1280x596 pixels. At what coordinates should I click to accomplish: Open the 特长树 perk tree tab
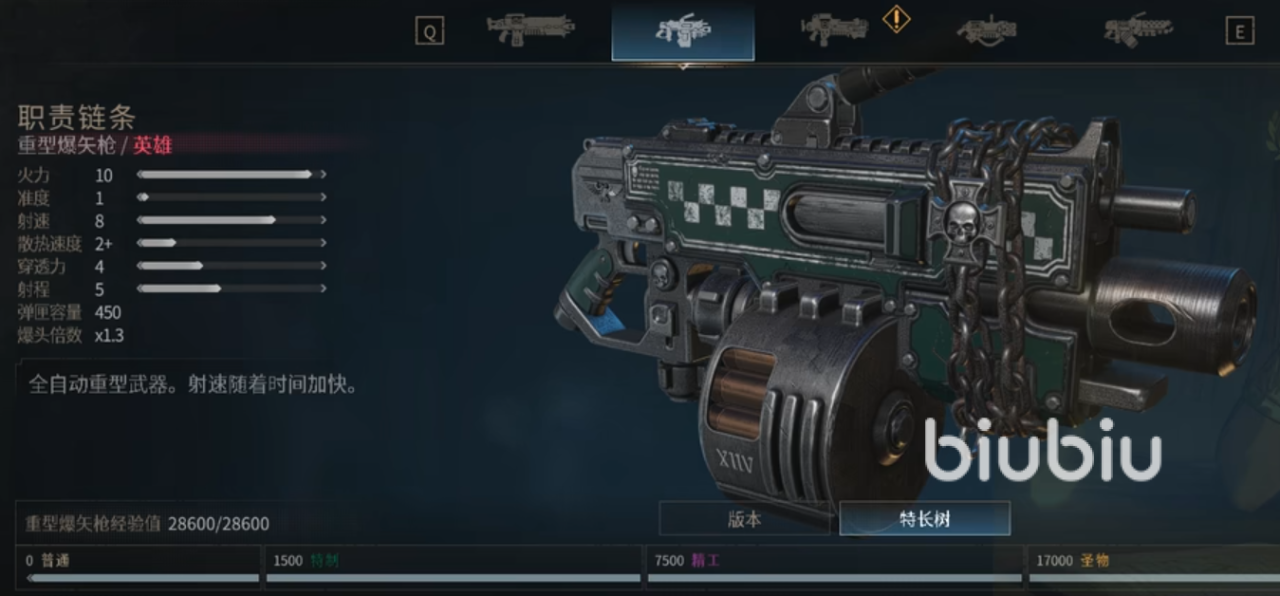click(924, 519)
